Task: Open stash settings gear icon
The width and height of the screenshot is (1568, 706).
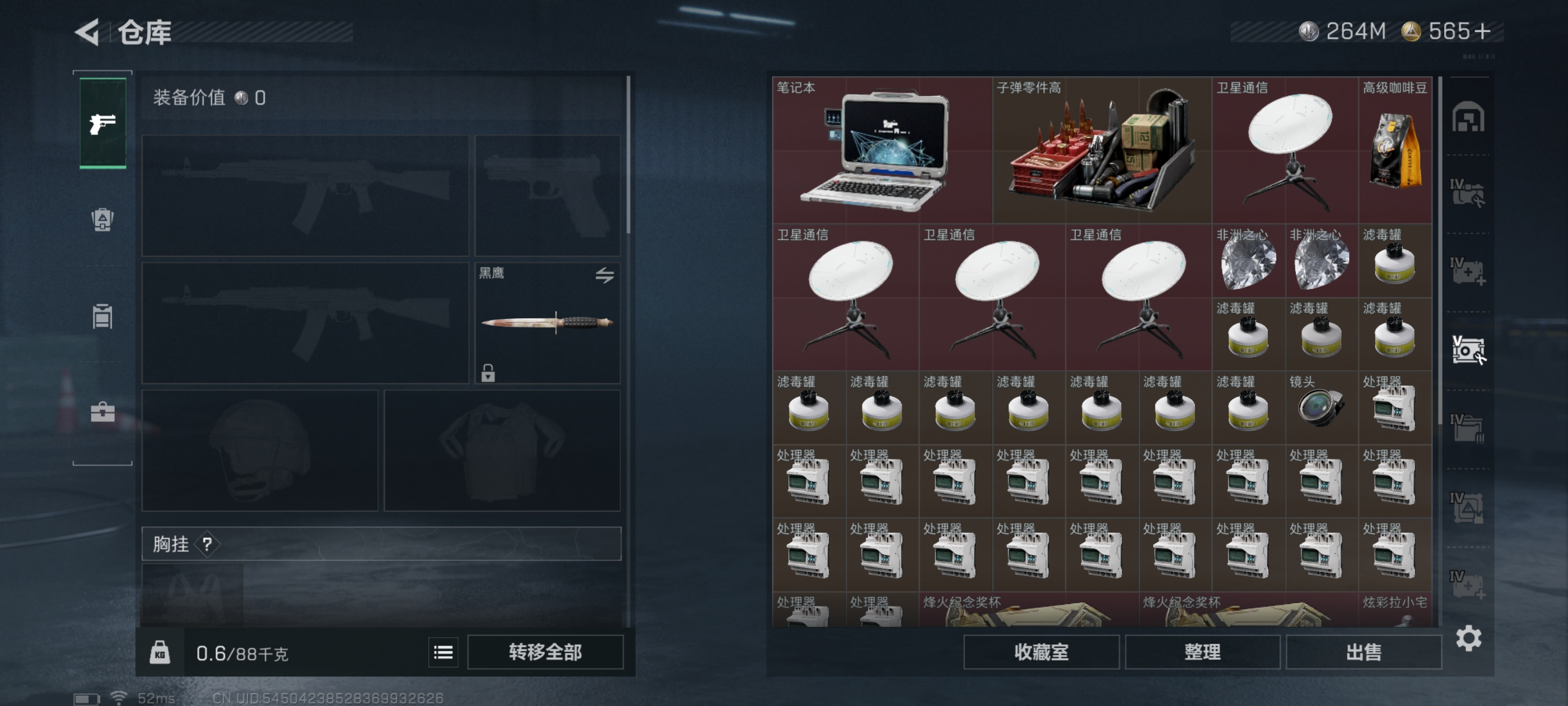Action: click(x=1468, y=638)
